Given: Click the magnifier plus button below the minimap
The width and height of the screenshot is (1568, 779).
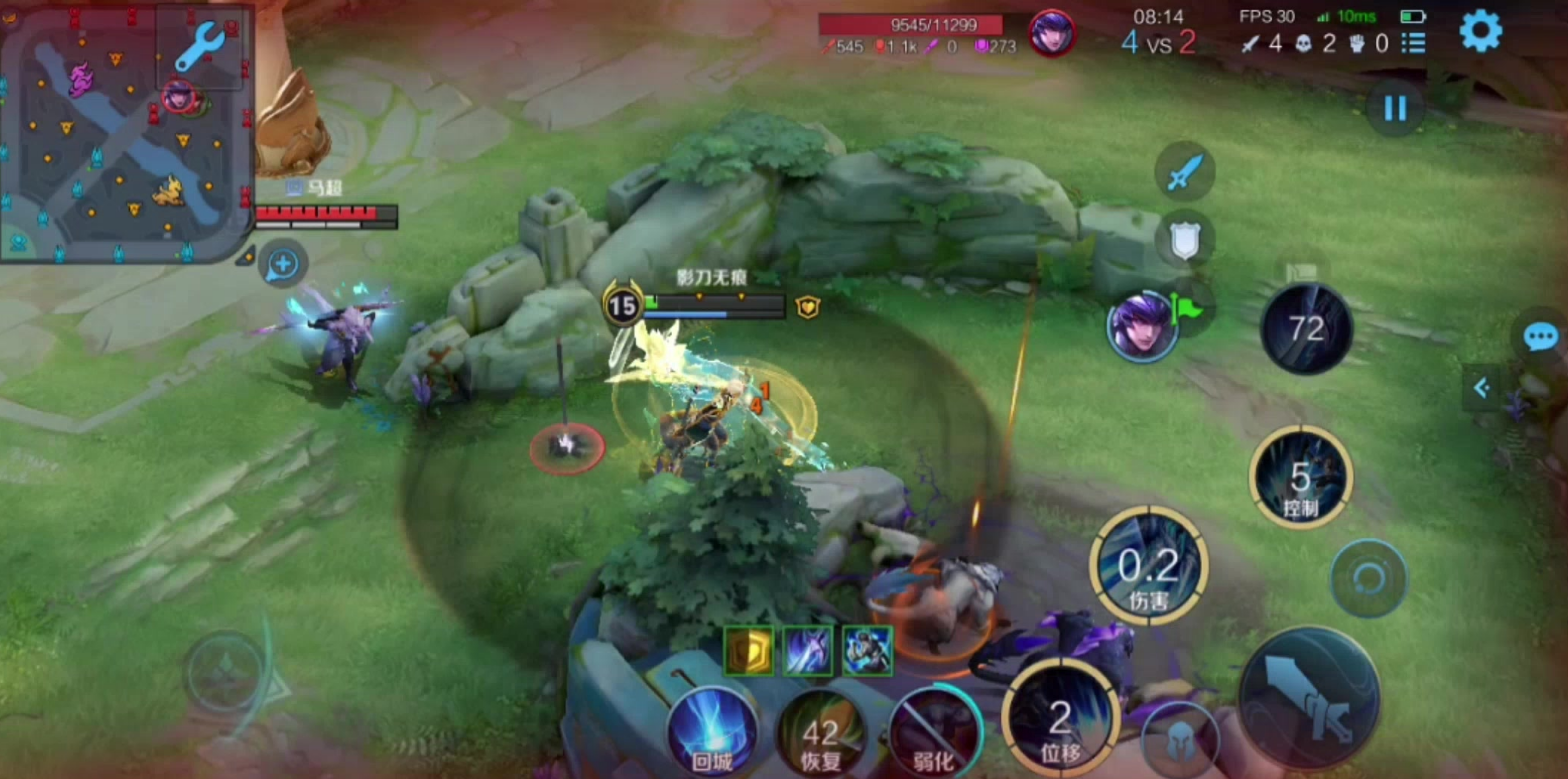Looking at the screenshot, I should click(283, 264).
